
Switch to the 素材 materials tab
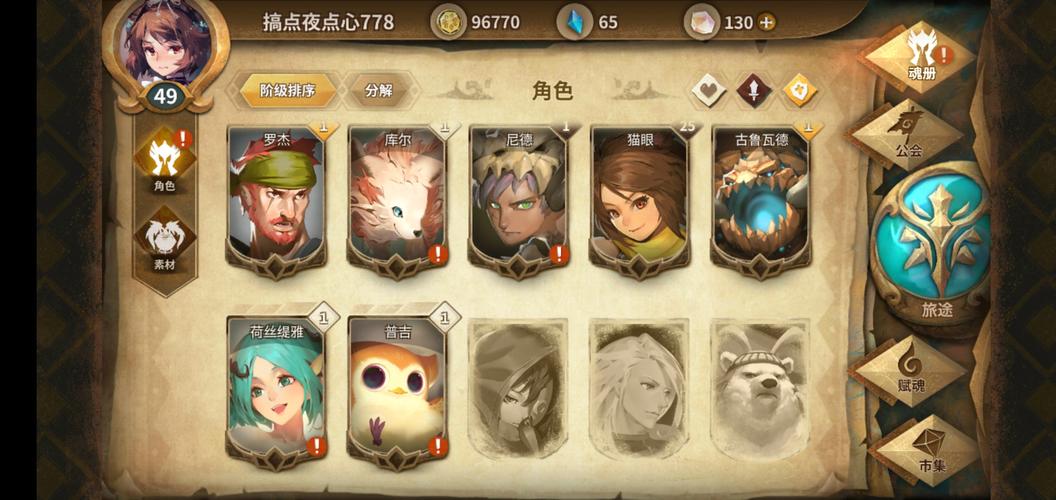164,244
